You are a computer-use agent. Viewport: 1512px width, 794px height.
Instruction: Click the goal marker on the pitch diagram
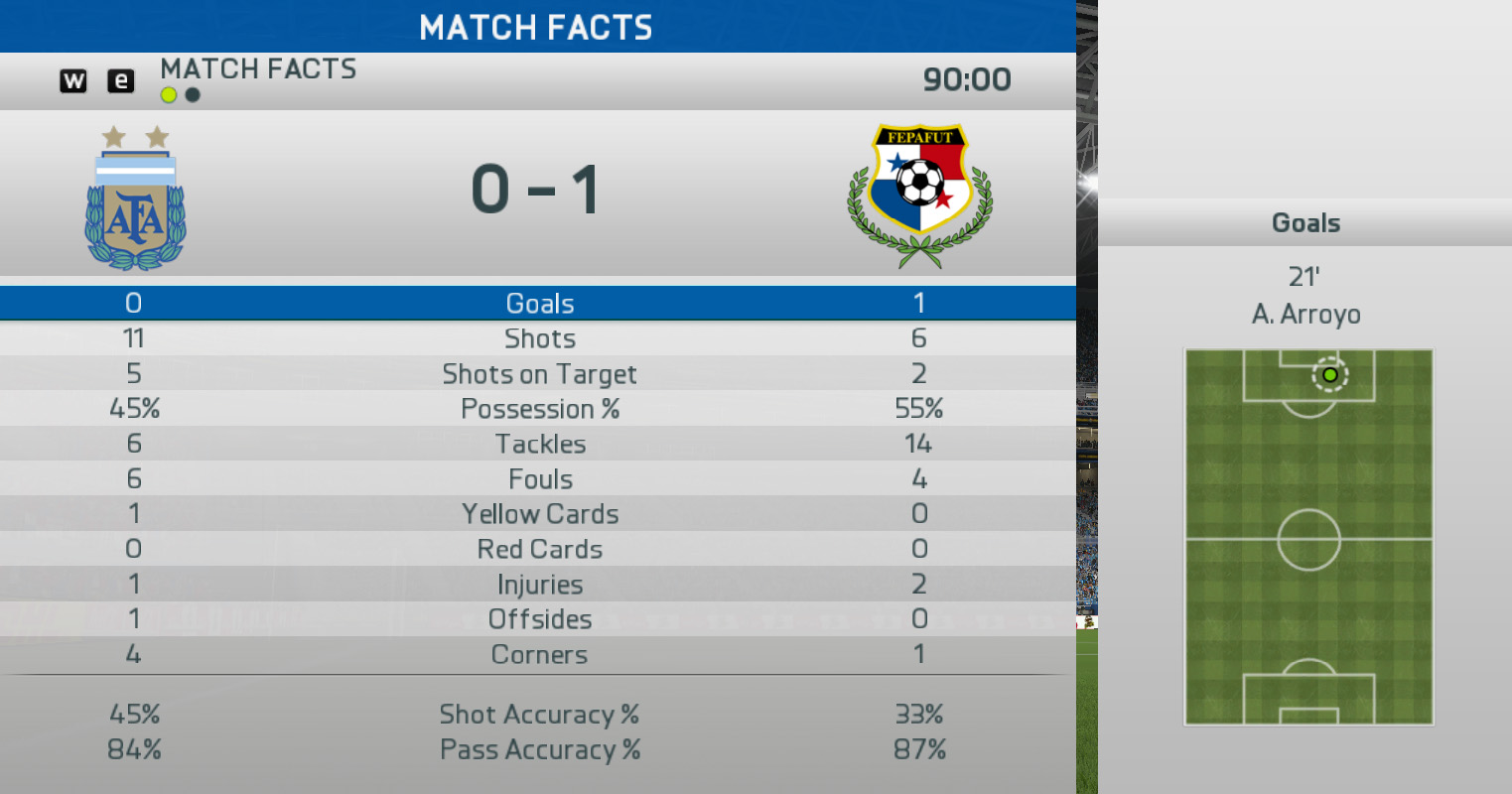tap(1329, 375)
